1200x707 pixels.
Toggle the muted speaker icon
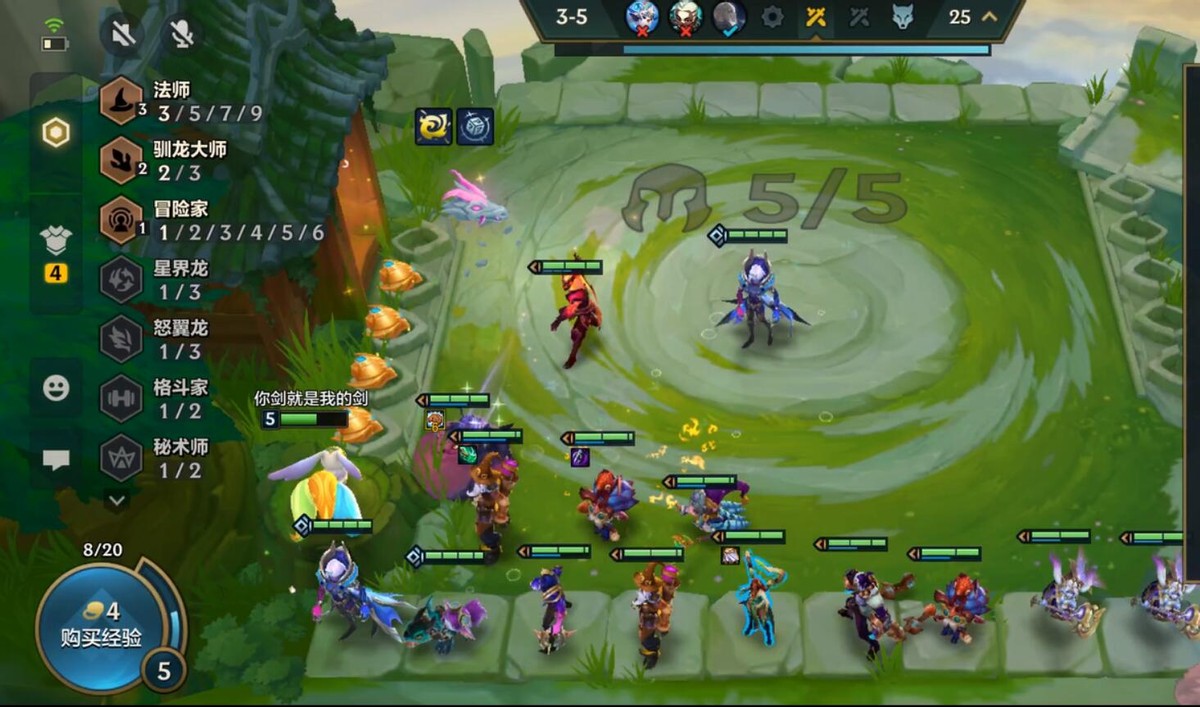pyautogui.click(x=123, y=35)
